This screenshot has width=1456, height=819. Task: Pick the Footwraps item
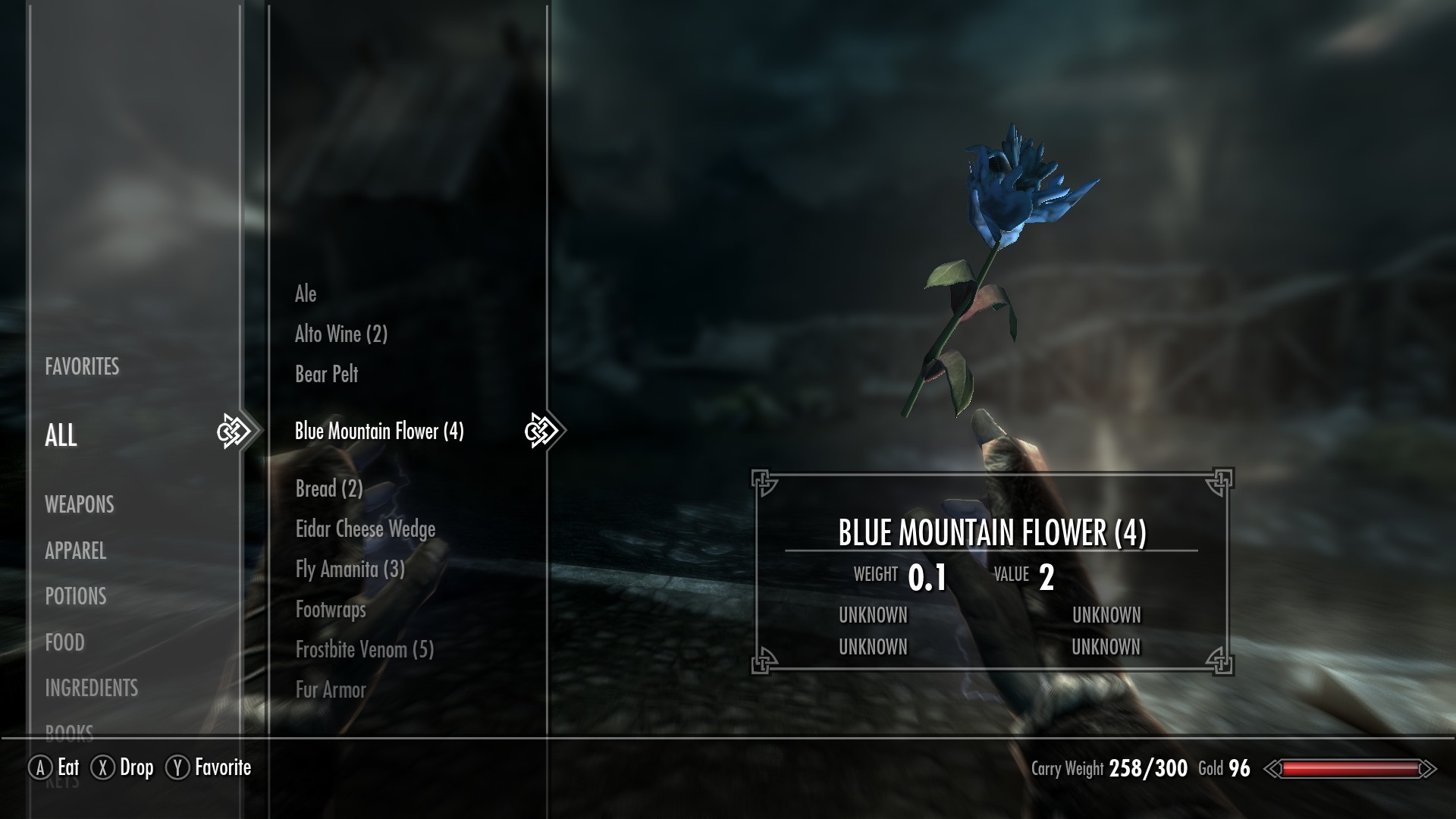(x=331, y=610)
